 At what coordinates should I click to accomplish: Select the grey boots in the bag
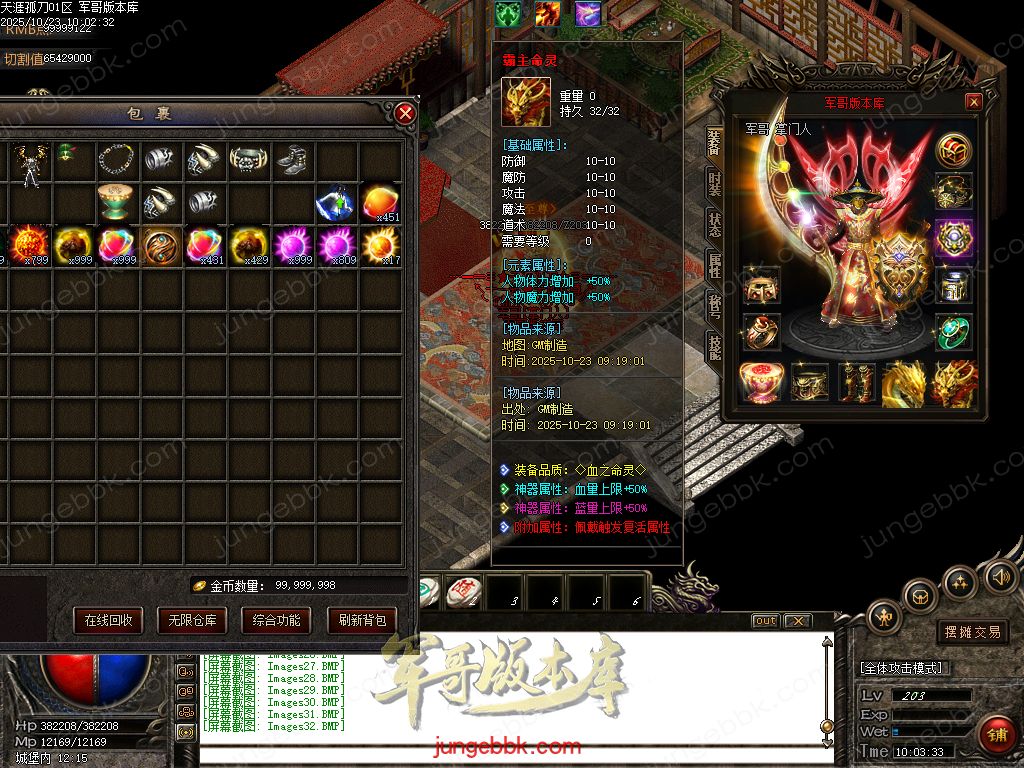coord(291,159)
